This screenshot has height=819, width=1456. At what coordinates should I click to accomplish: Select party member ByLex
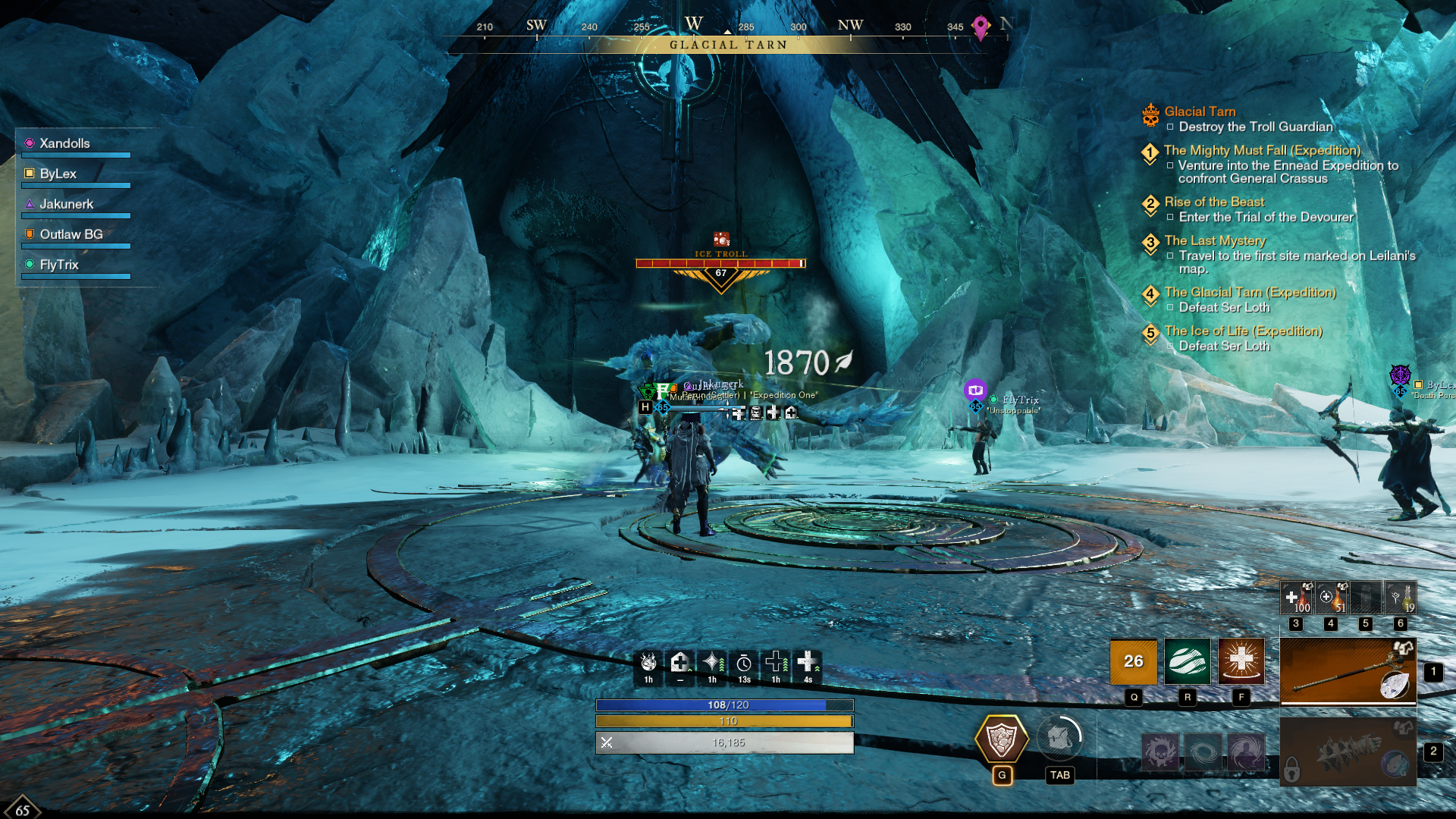pyautogui.click(x=58, y=174)
